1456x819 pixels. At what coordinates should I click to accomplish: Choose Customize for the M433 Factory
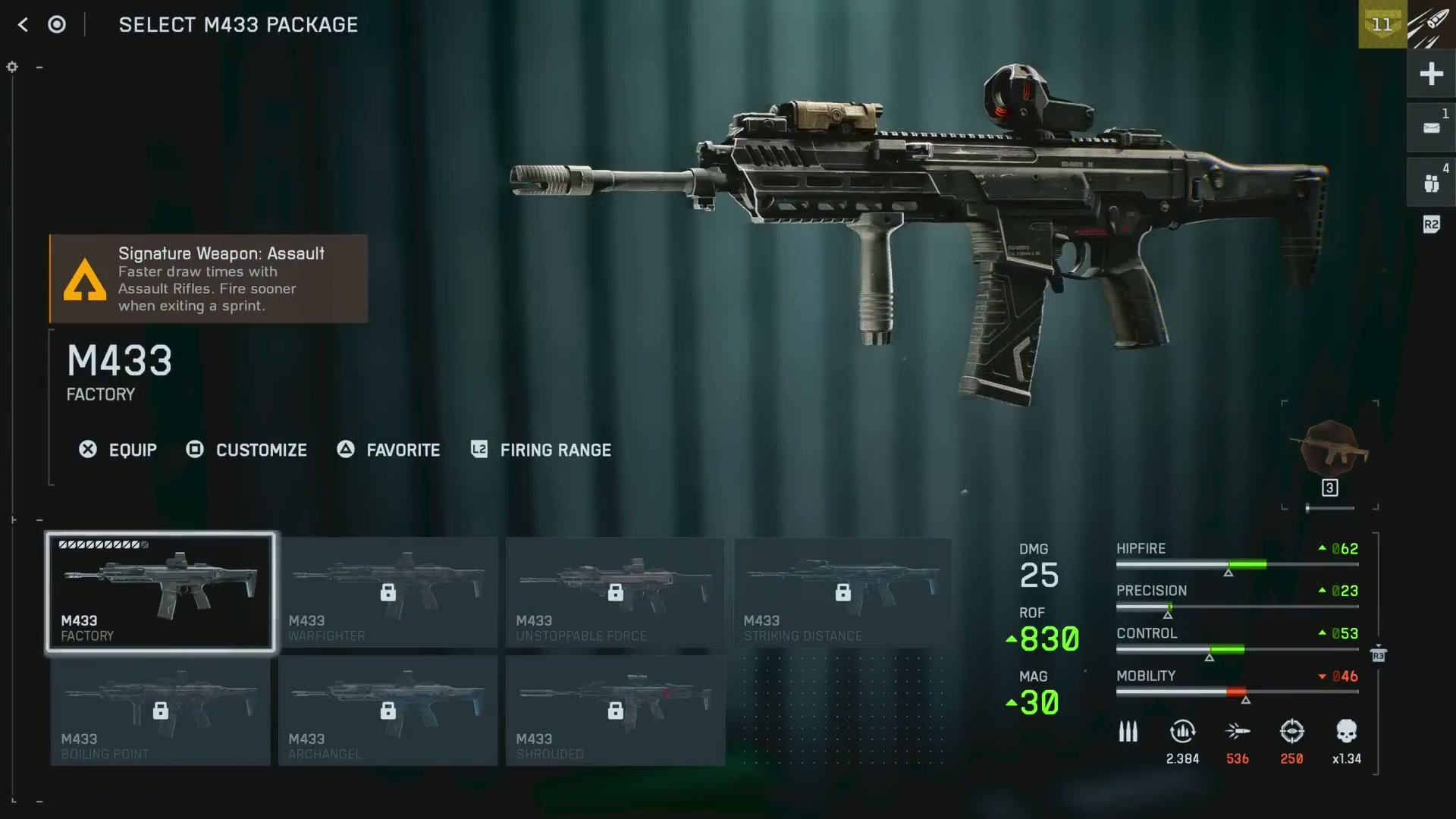246,450
